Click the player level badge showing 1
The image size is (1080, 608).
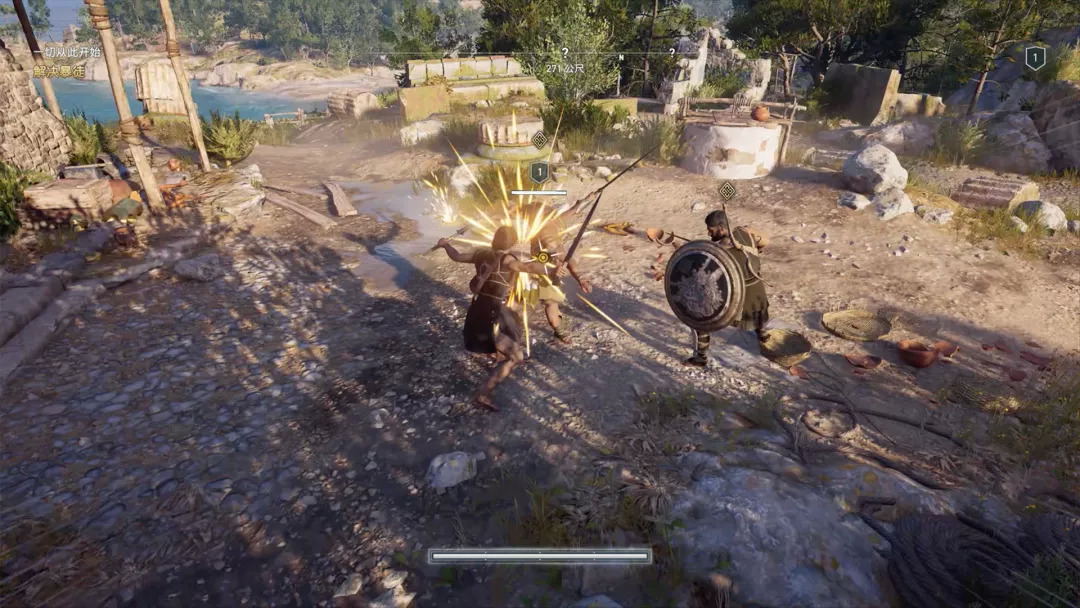point(1035,58)
